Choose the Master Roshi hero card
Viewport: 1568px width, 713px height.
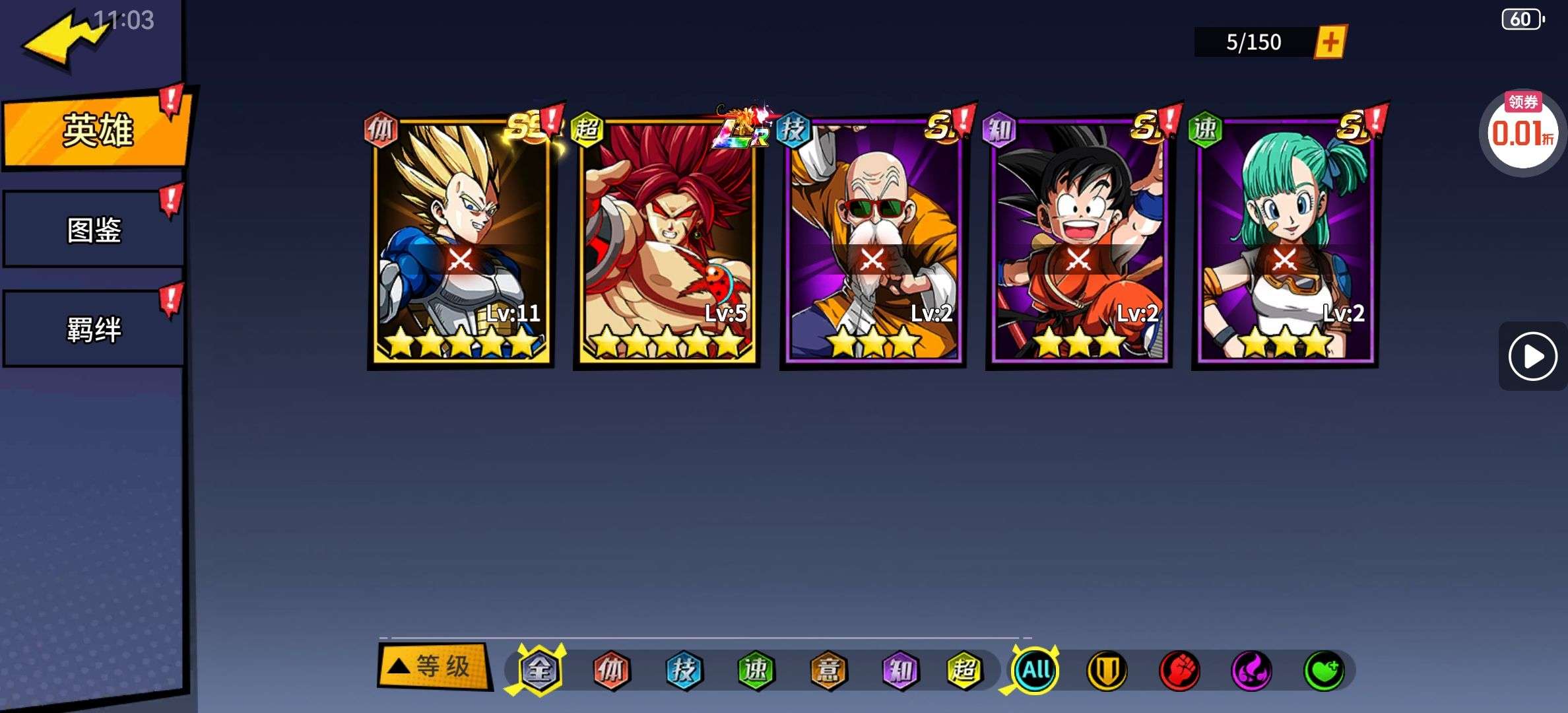pos(873,242)
